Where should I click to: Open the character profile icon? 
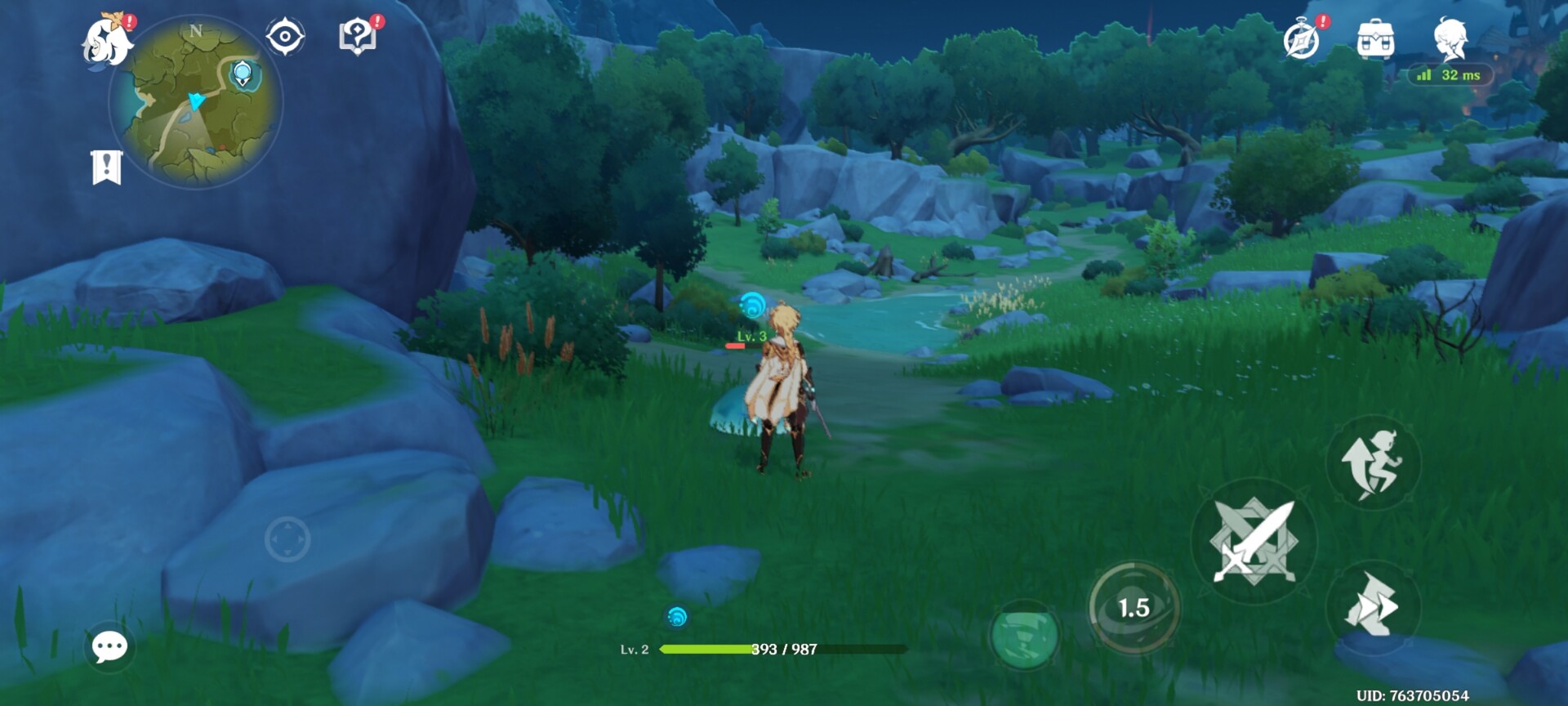click(x=1450, y=38)
